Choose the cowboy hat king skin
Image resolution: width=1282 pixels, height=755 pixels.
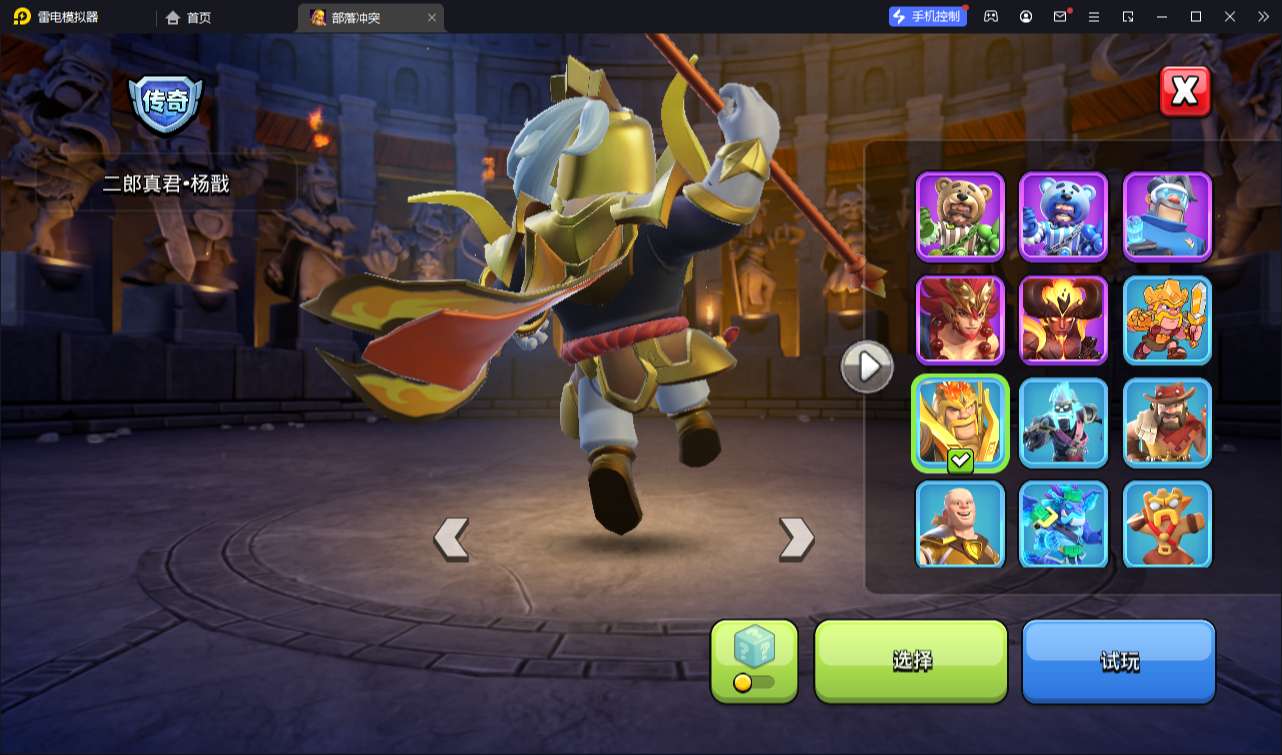coord(1167,423)
